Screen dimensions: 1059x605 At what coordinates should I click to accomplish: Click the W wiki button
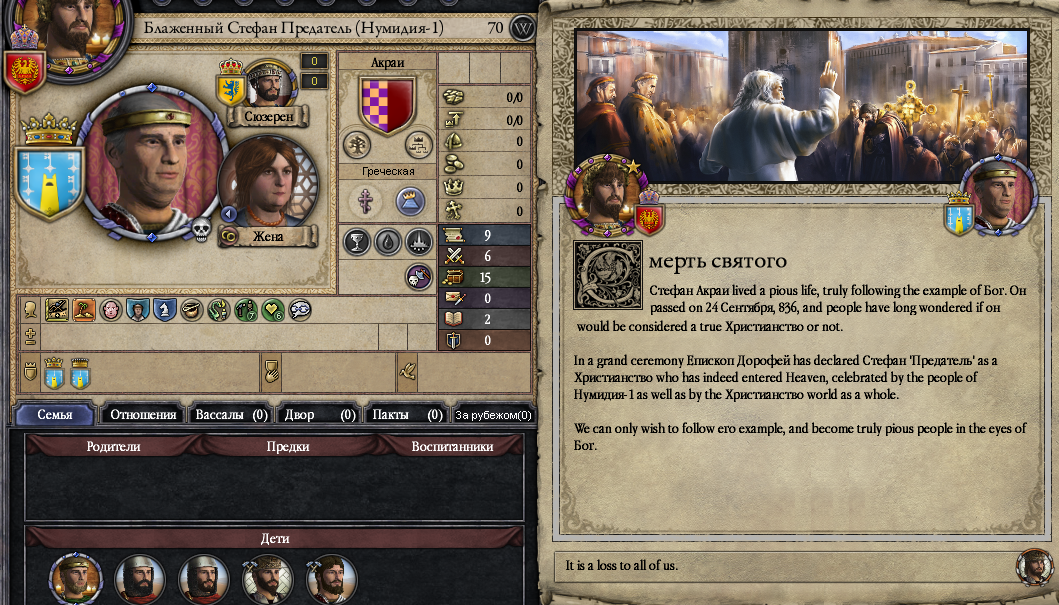522,28
